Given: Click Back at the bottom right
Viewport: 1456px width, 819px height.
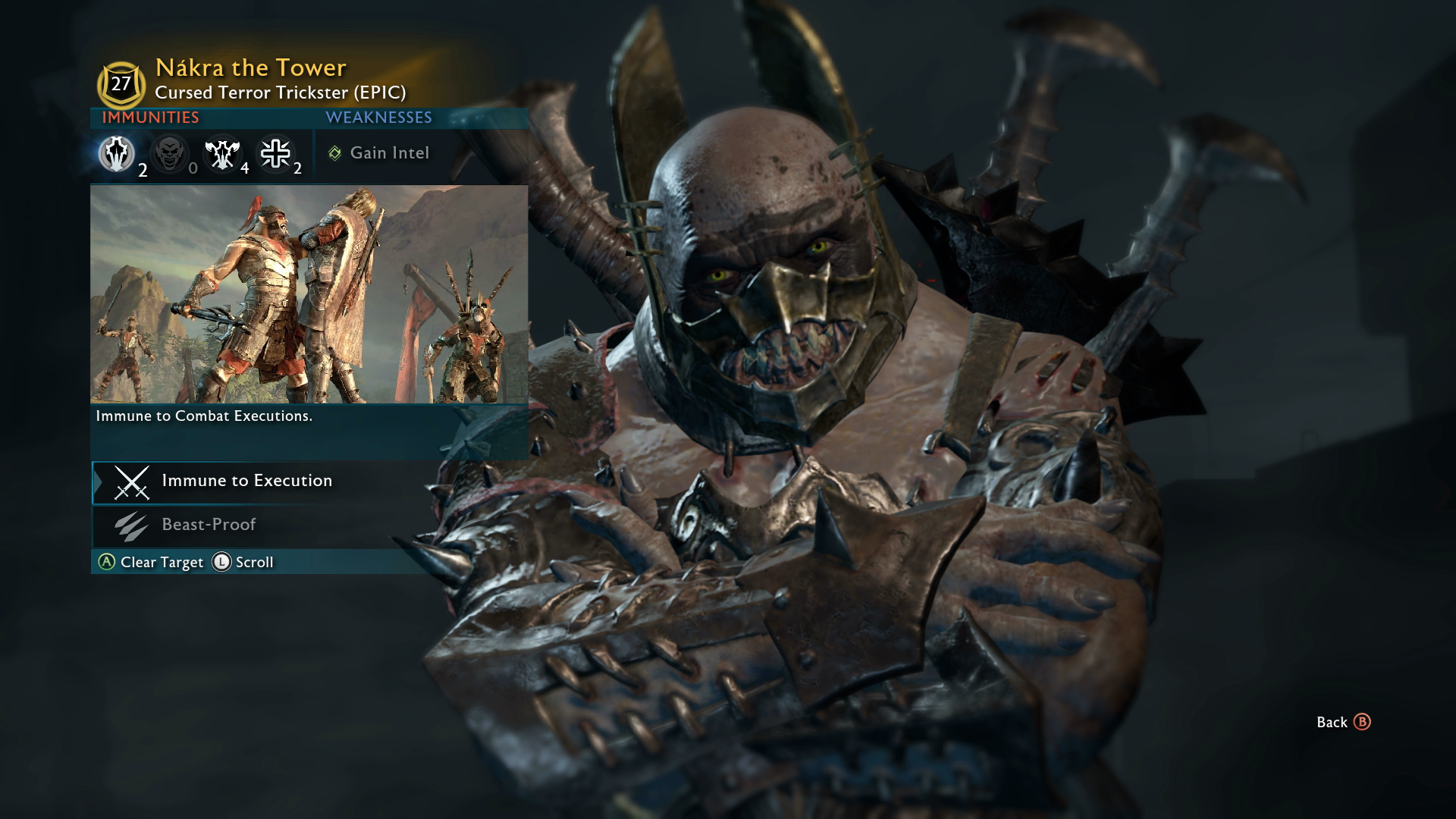Looking at the screenshot, I should 1331,723.
